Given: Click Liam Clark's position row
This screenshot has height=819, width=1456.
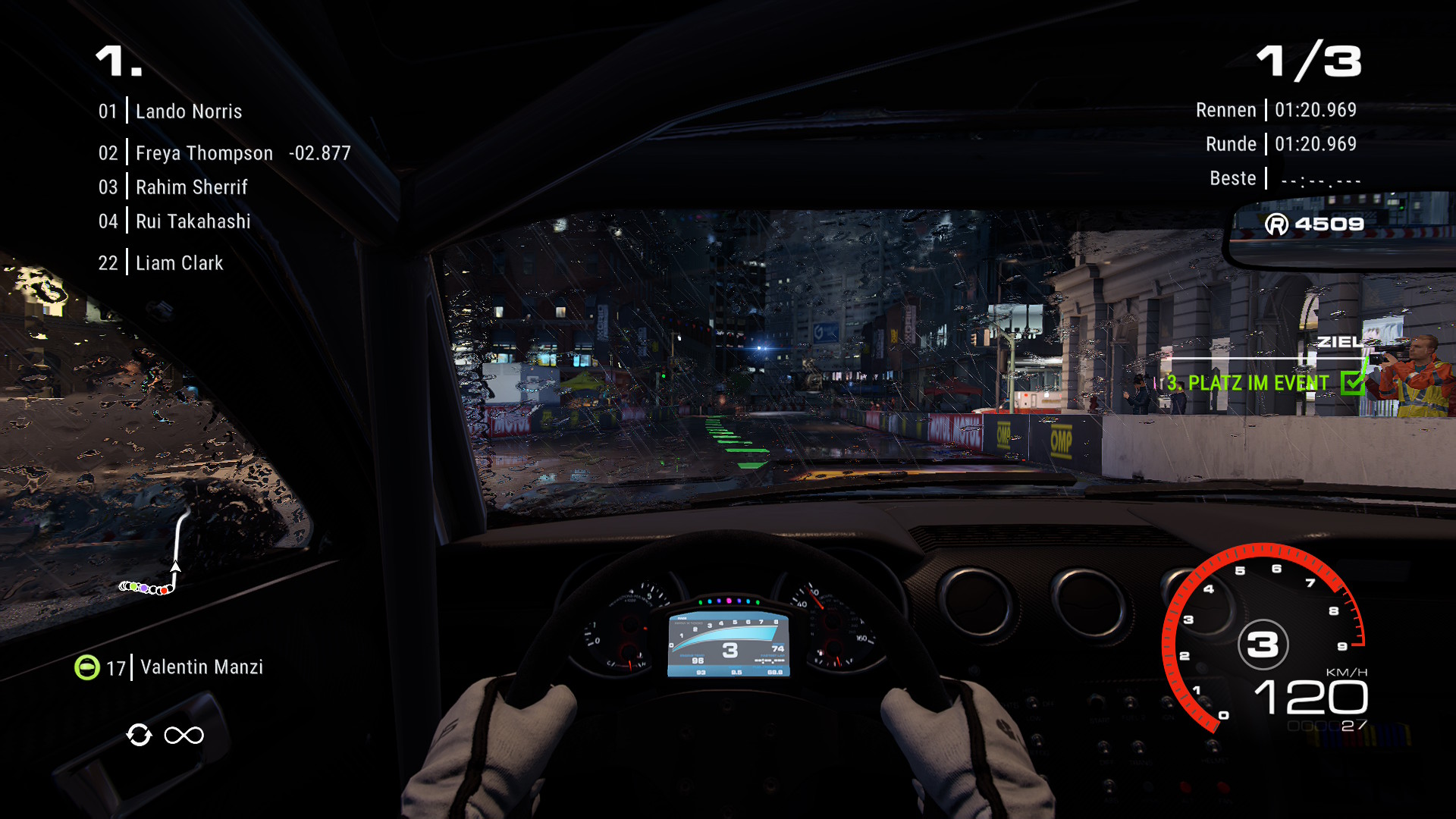Looking at the screenshot, I should (x=179, y=263).
